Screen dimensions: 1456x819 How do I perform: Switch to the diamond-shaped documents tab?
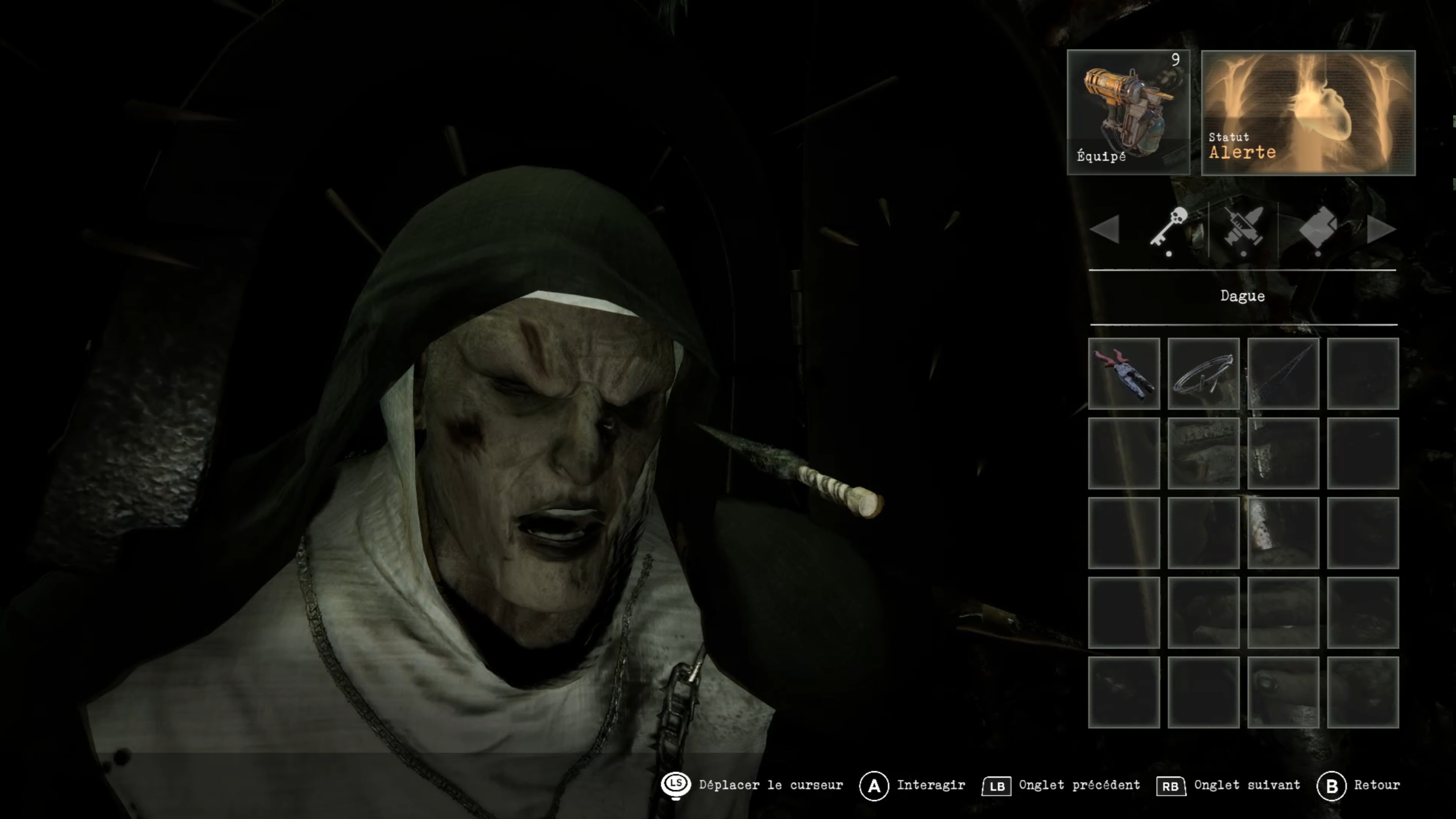(1318, 228)
